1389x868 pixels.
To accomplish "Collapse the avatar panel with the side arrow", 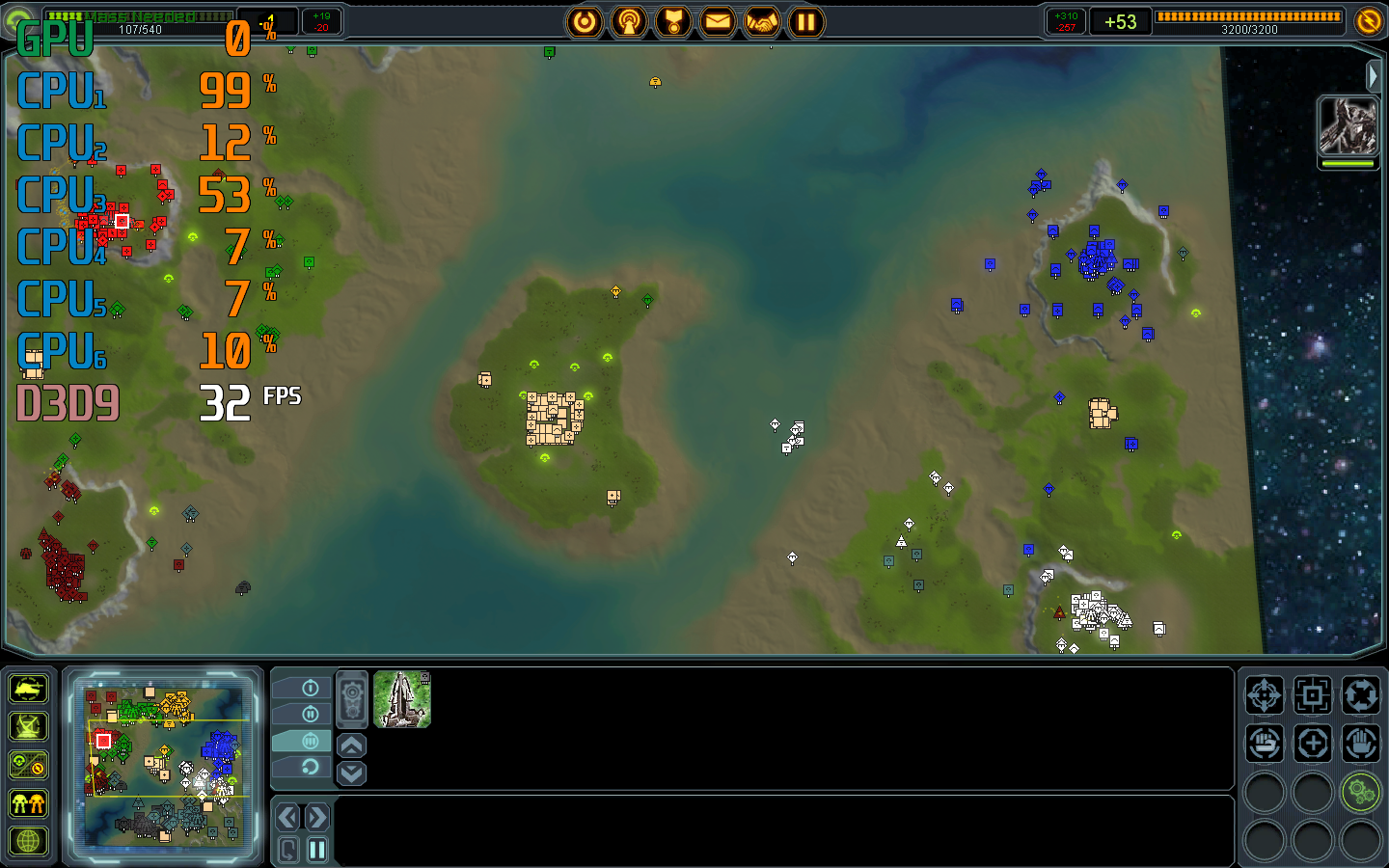I will pyautogui.click(x=1374, y=75).
